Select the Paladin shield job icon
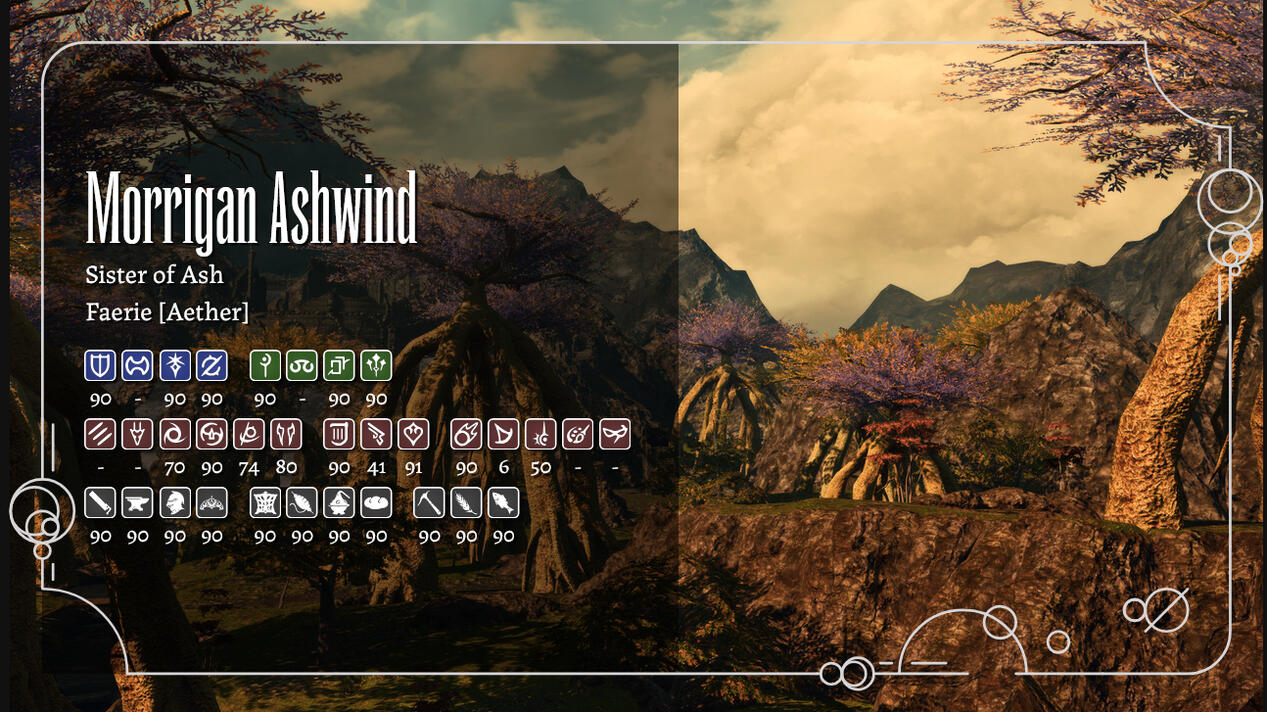The image size is (1267, 712). pyautogui.click(x=100, y=365)
